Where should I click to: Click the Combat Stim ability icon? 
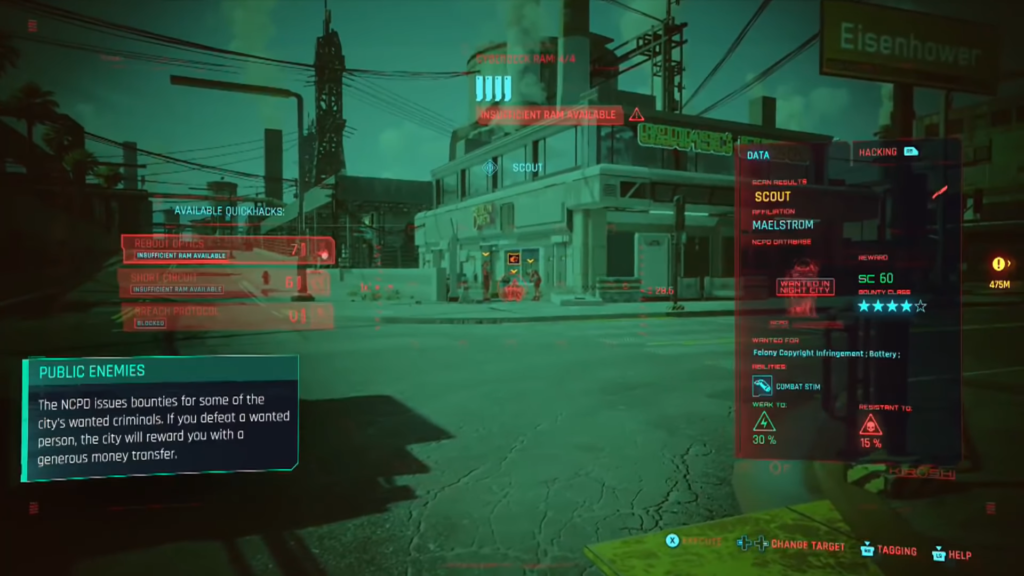click(x=762, y=385)
